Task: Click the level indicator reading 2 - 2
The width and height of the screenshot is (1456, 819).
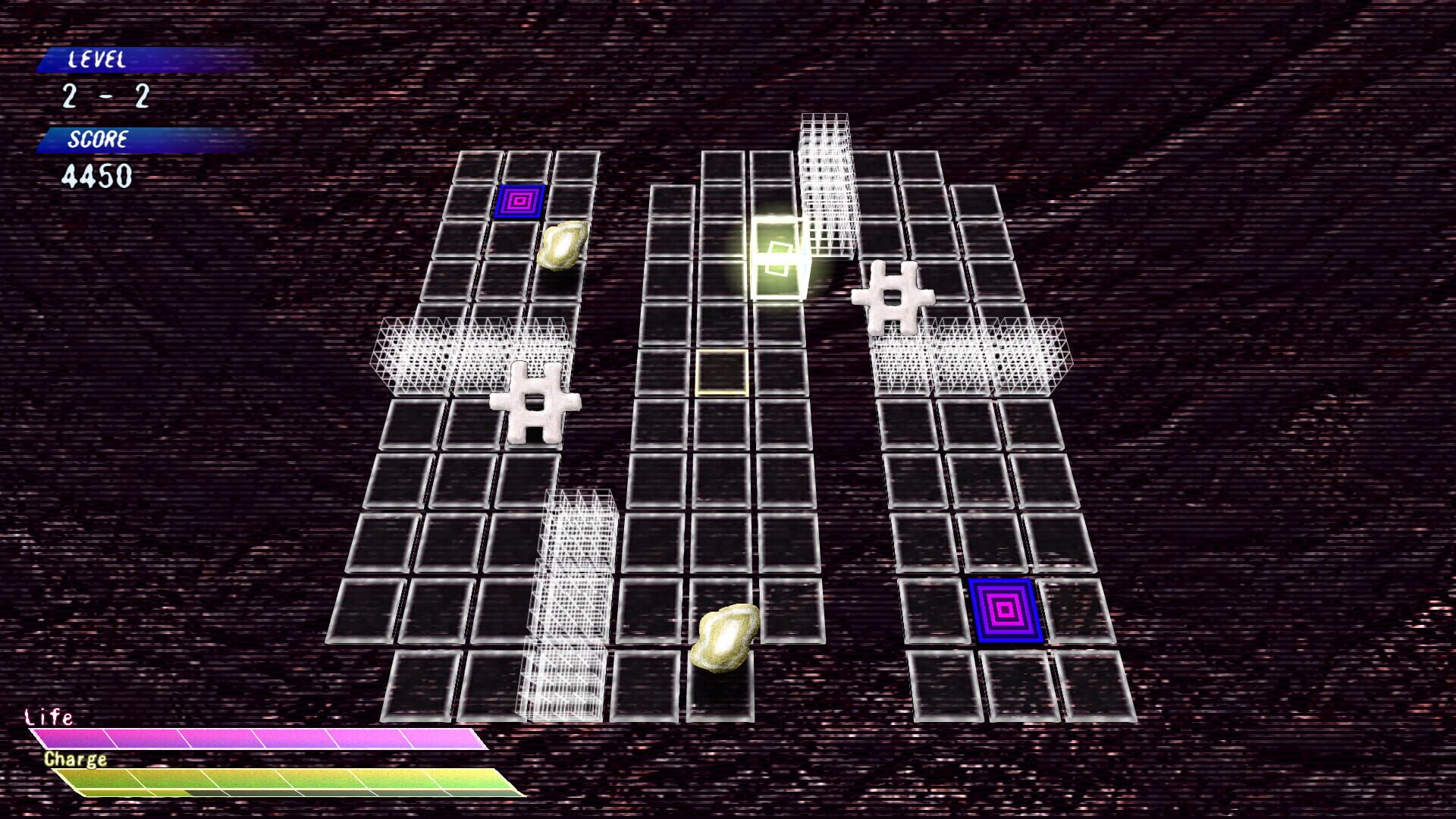Action: coord(106,97)
